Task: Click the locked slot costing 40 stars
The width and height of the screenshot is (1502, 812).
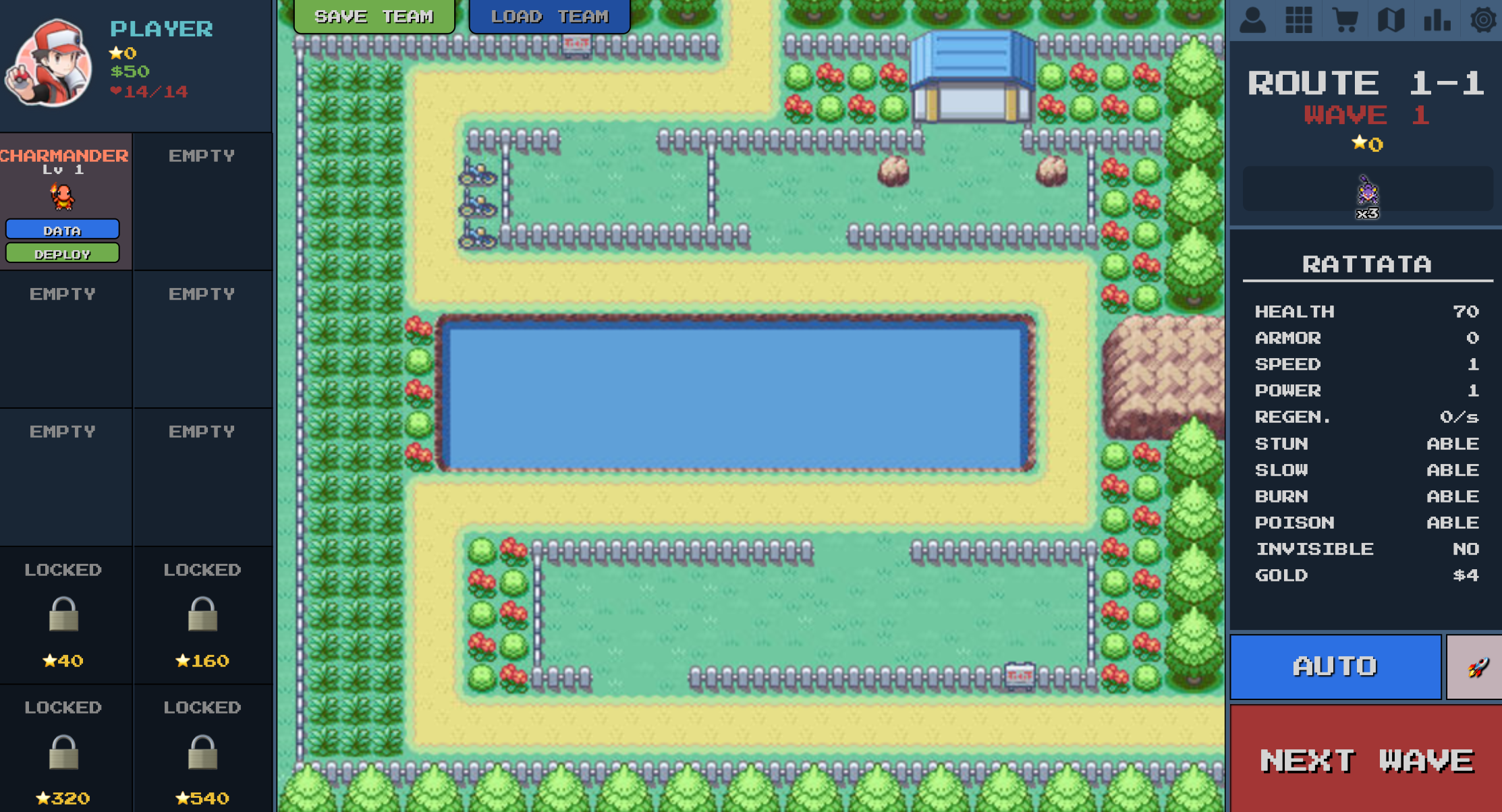Action: pyautogui.click(x=64, y=616)
